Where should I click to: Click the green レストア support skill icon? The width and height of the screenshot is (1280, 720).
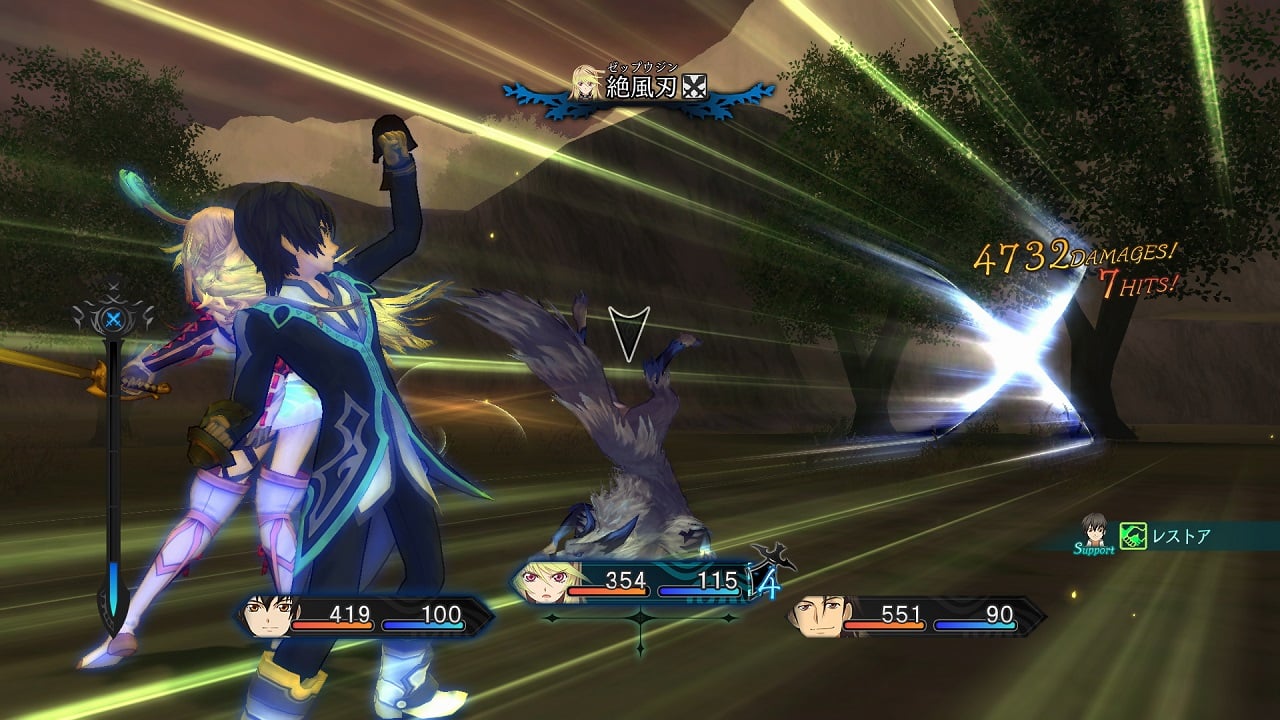[x=1133, y=537]
